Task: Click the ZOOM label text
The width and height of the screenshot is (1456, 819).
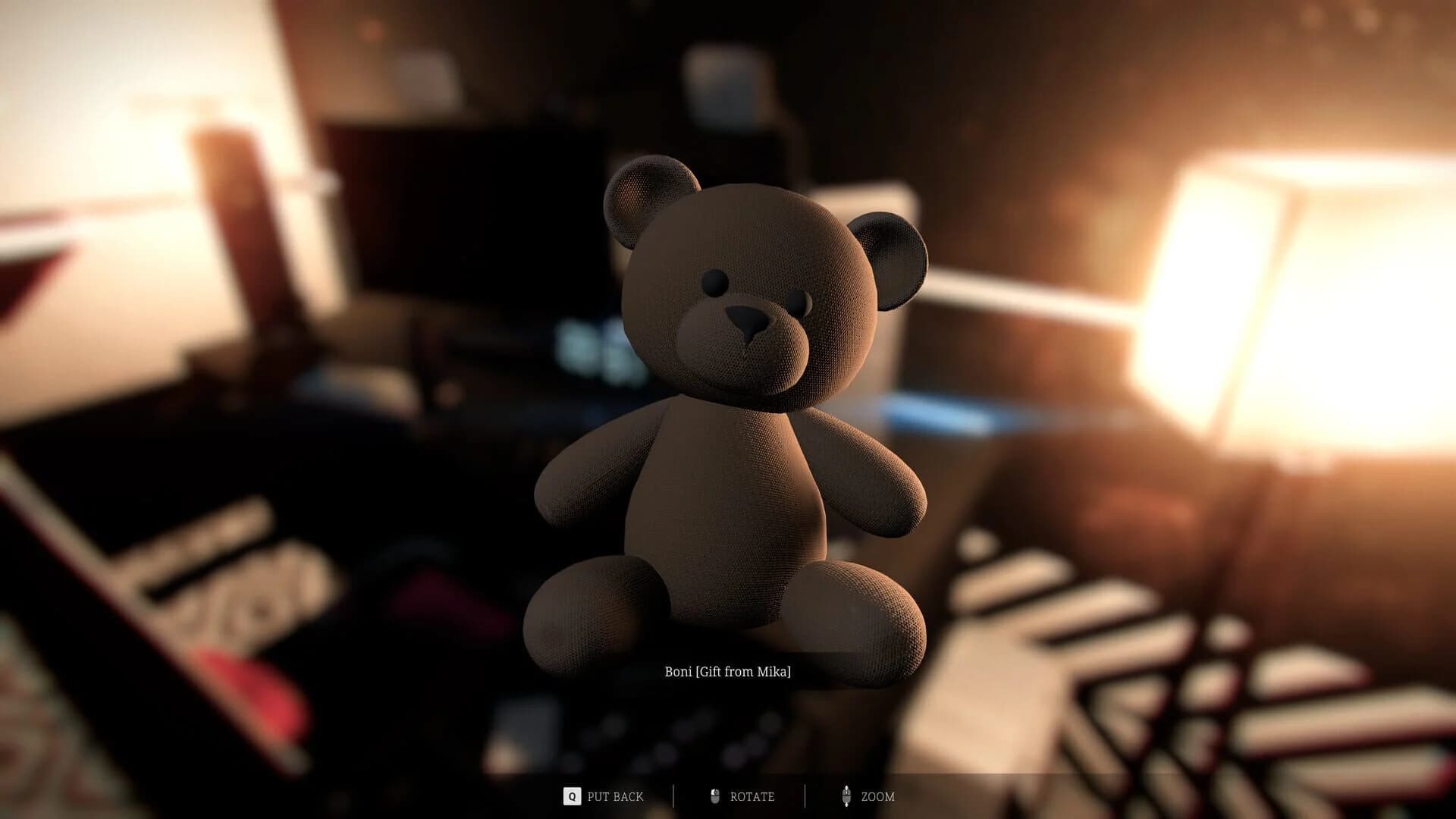Action: tap(879, 797)
